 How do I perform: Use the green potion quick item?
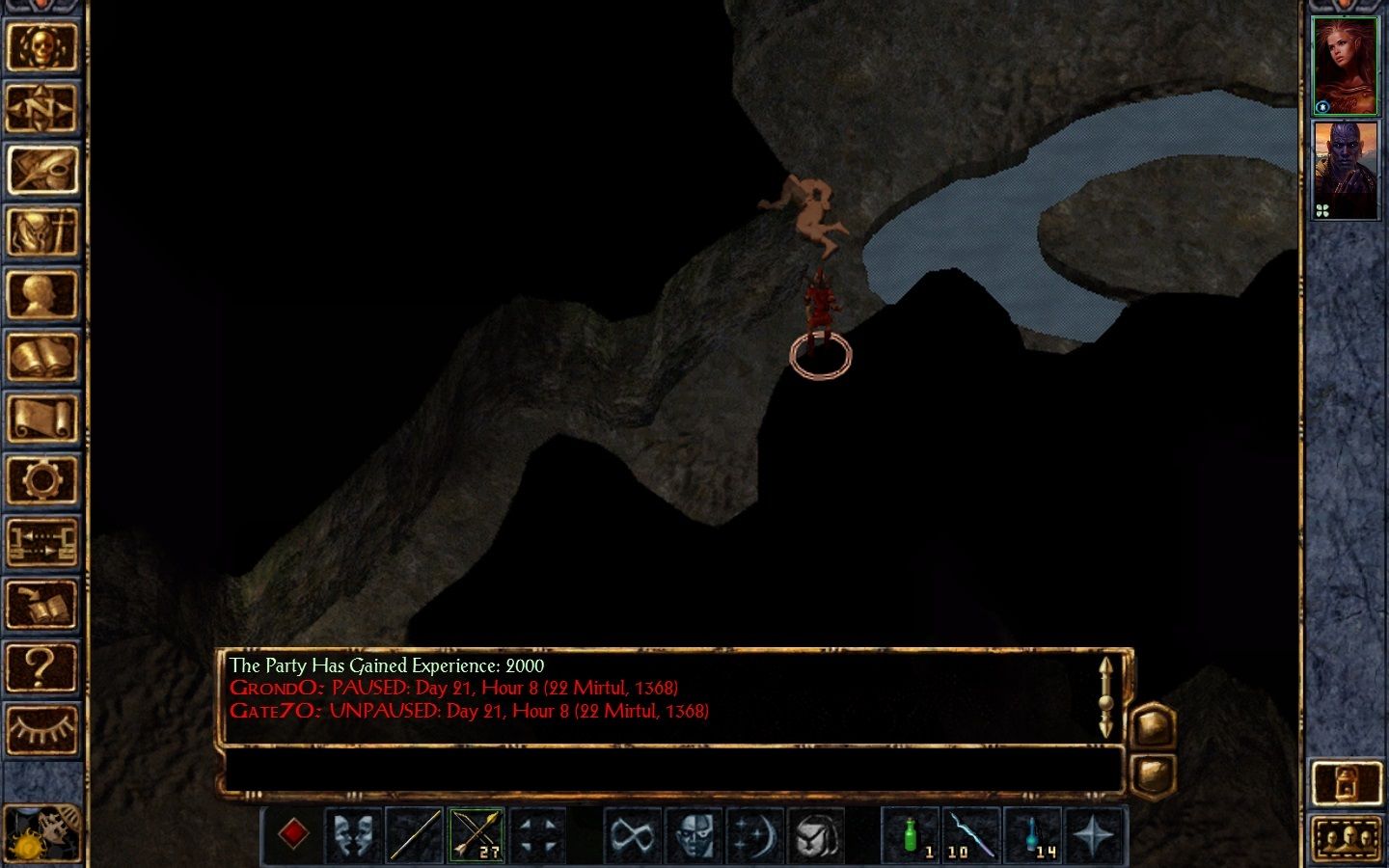(911, 834)
